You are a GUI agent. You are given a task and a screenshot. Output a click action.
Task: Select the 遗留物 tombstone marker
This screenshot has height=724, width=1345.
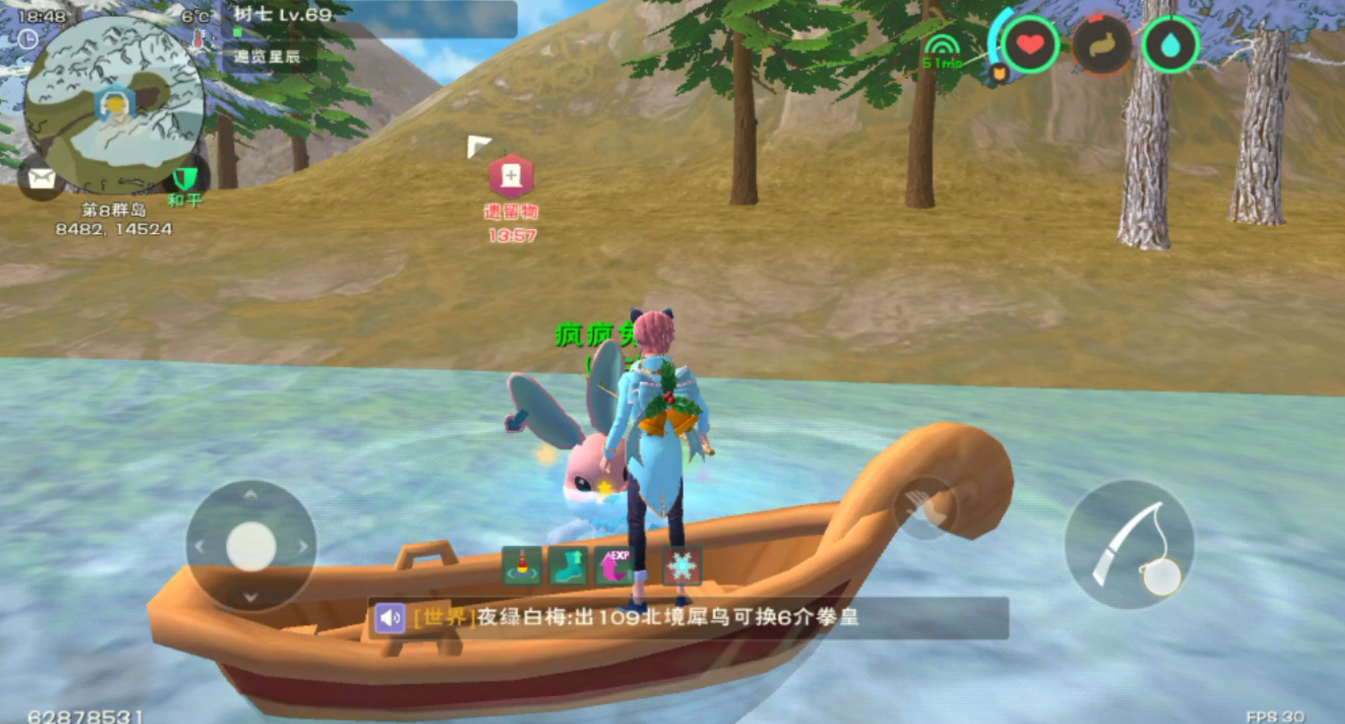(511, 178)
